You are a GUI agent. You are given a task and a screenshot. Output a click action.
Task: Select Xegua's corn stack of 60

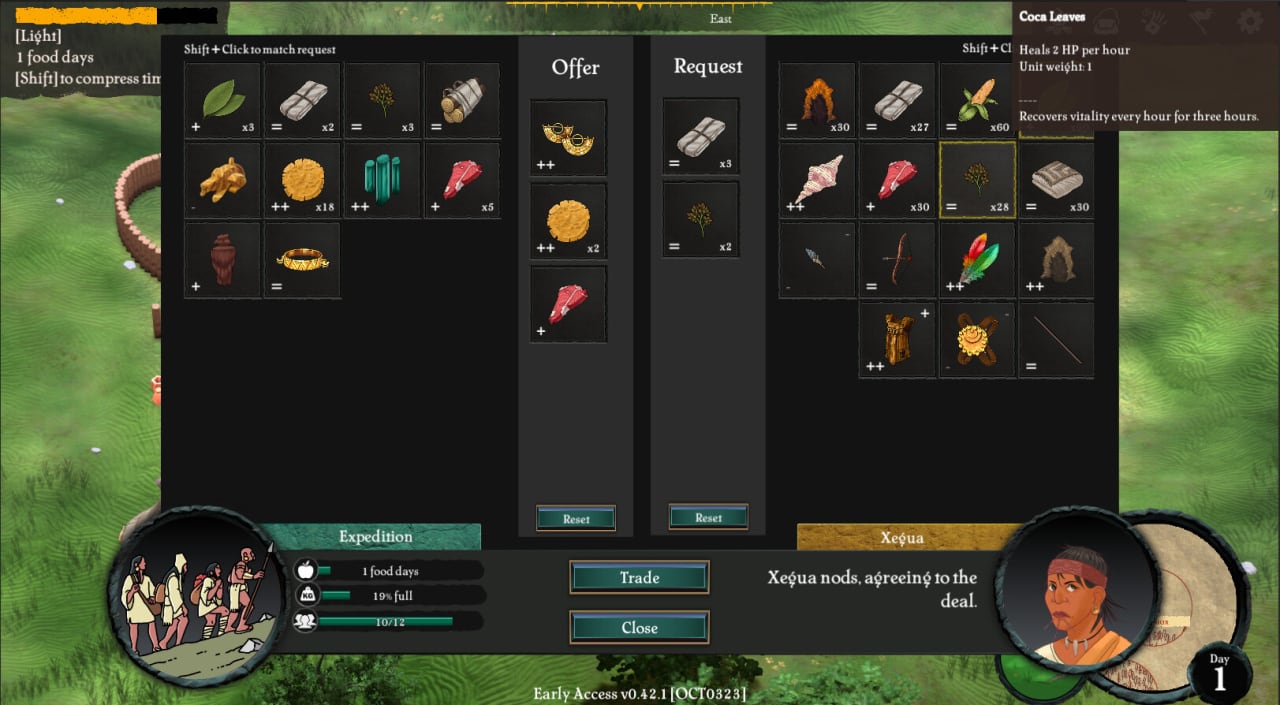coord(977,100)
